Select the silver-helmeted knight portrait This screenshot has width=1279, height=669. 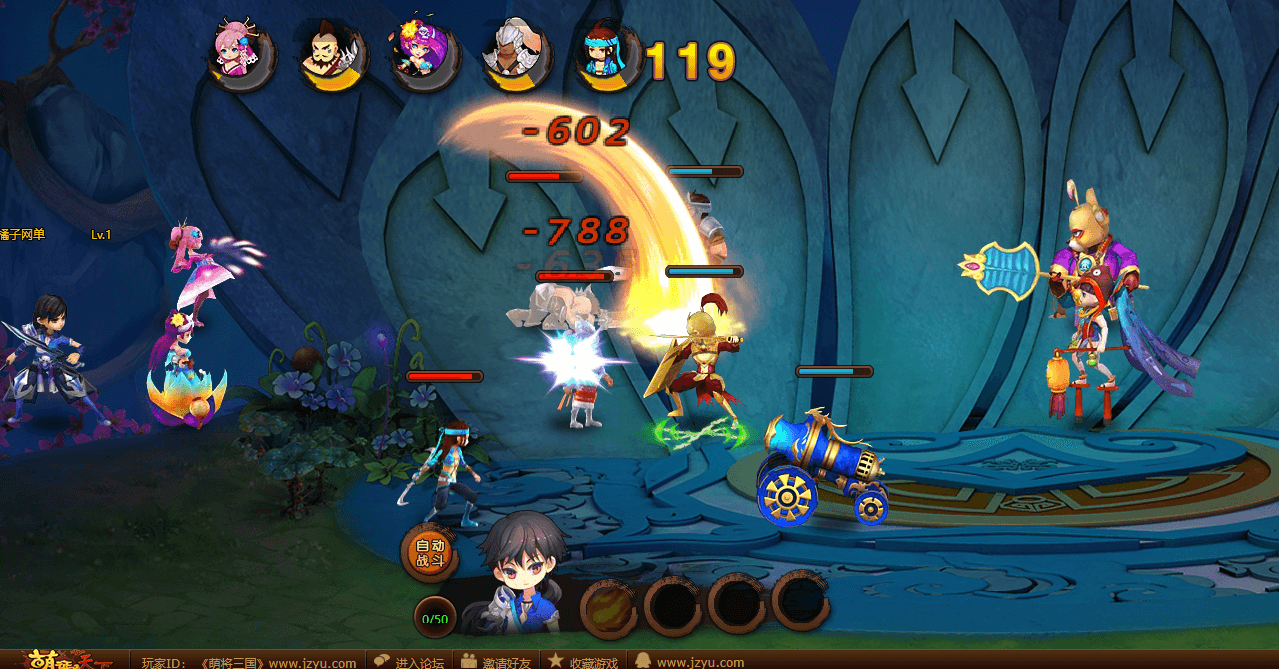[513, 56]
